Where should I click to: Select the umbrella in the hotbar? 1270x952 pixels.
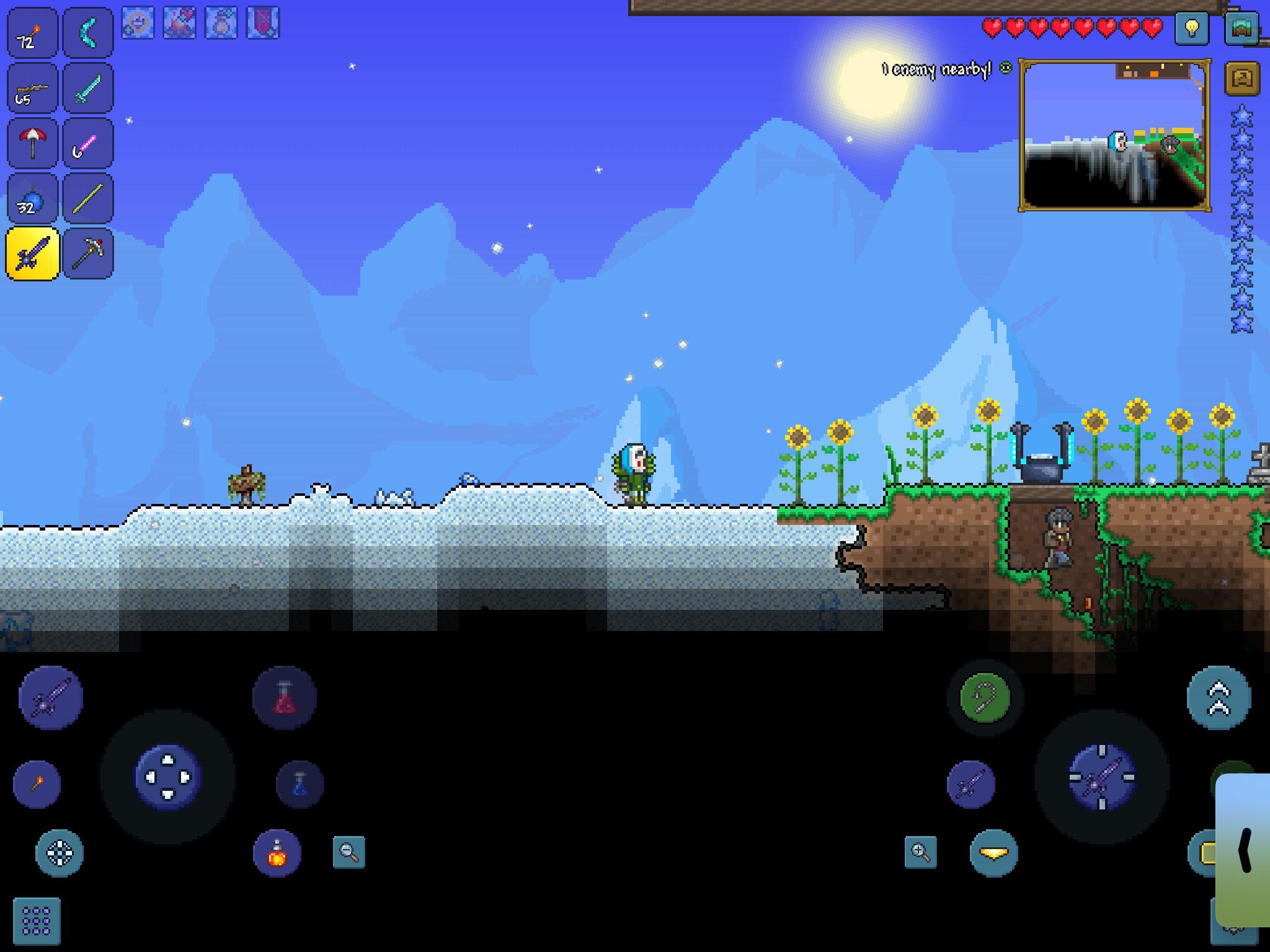[33, 143]
